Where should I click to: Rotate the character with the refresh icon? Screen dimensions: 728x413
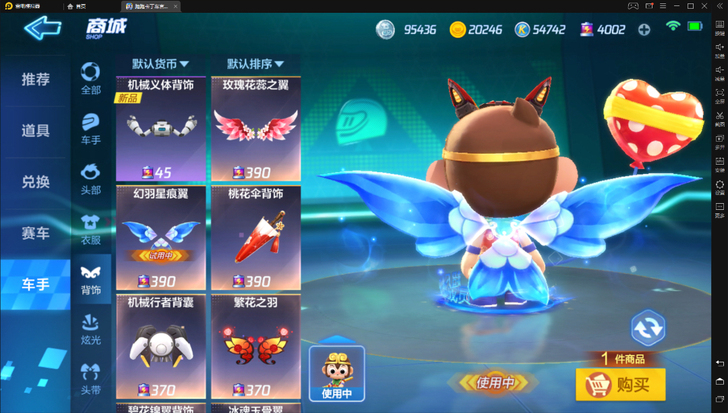pyautogui.click(x=647, y=327)
